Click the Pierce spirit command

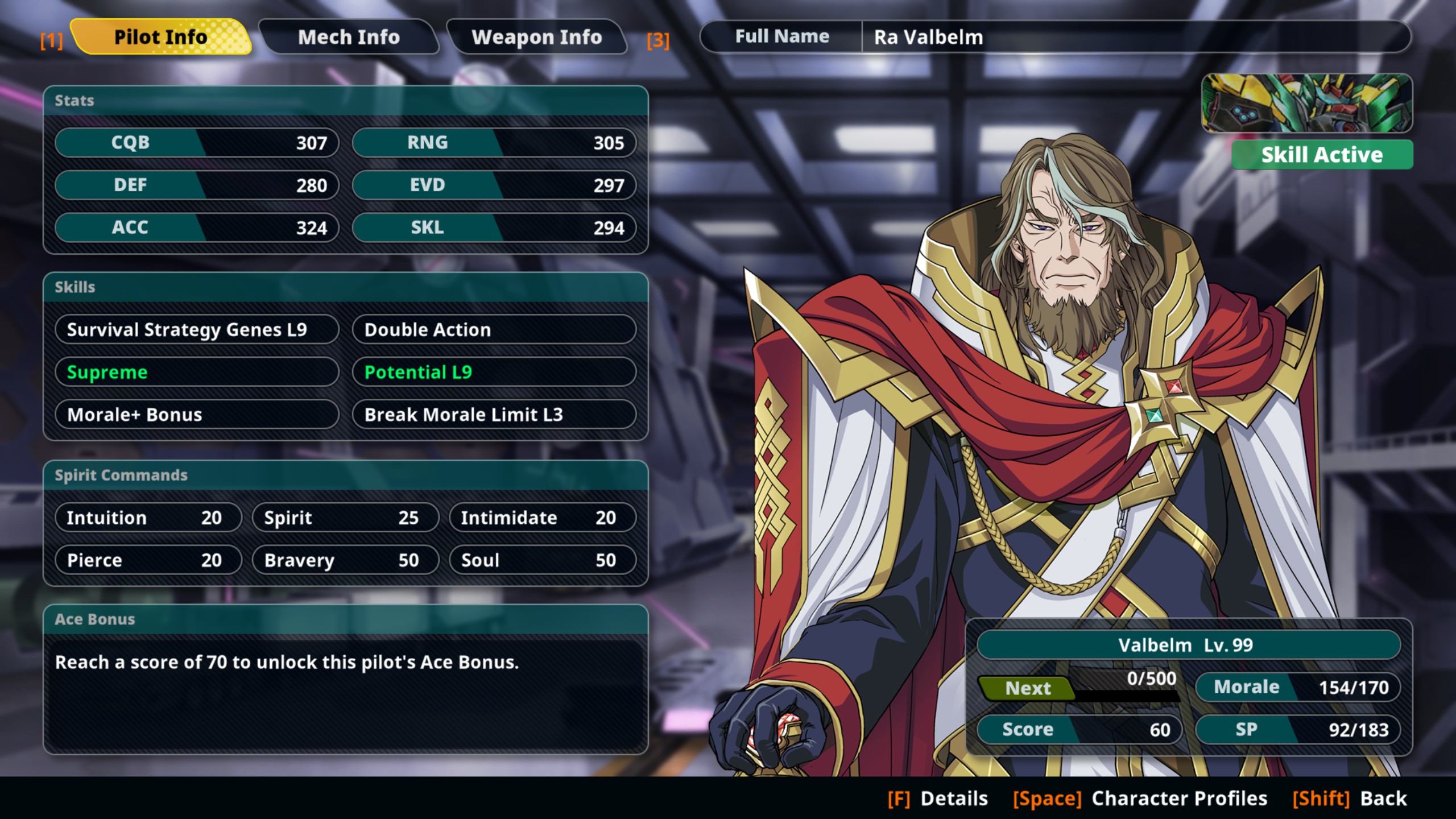click(x=148, y=560)
